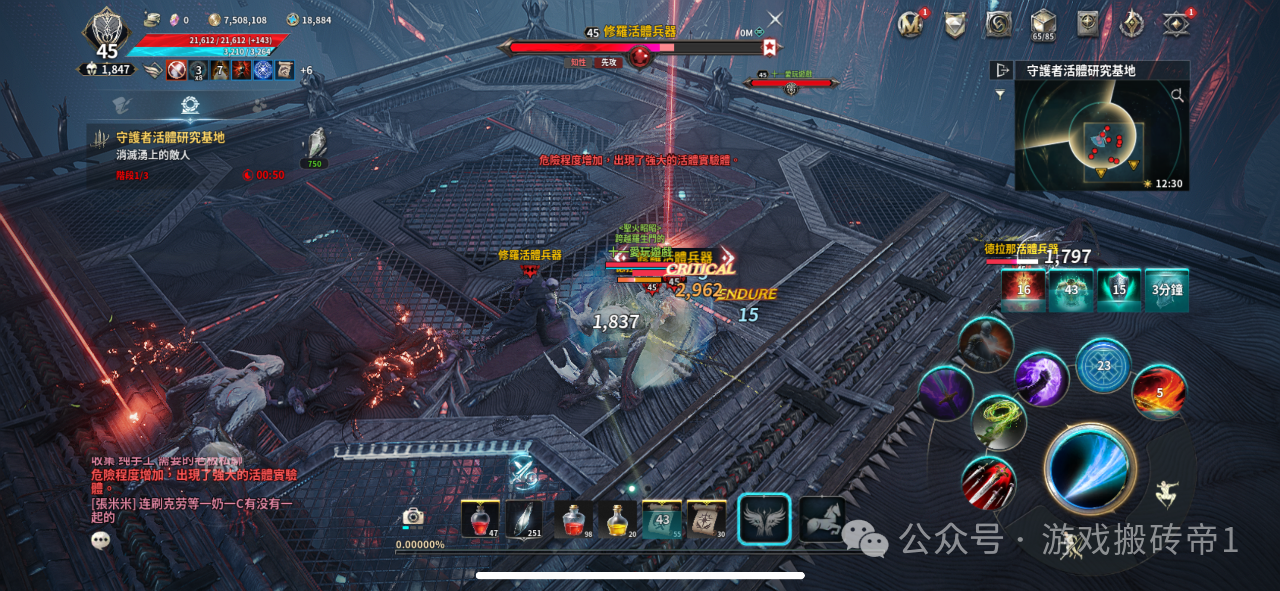1280x591 pixels.
Task: Trigger the red multi-blade skill
Action: (x=989, y=483)
